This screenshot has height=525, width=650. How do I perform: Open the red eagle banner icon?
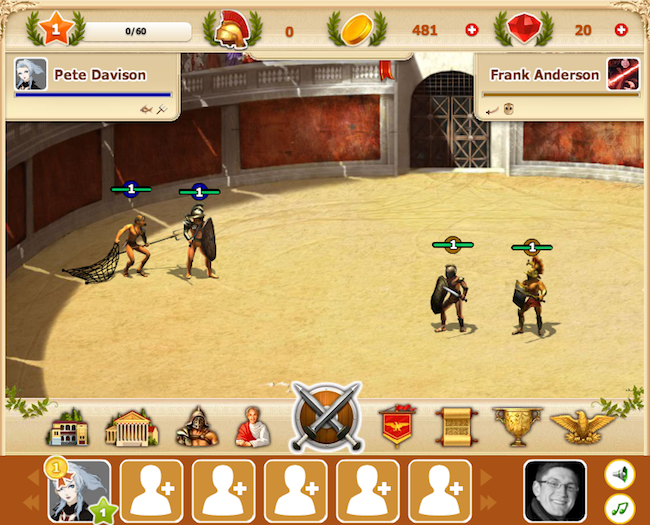click(x=397, y=427)
